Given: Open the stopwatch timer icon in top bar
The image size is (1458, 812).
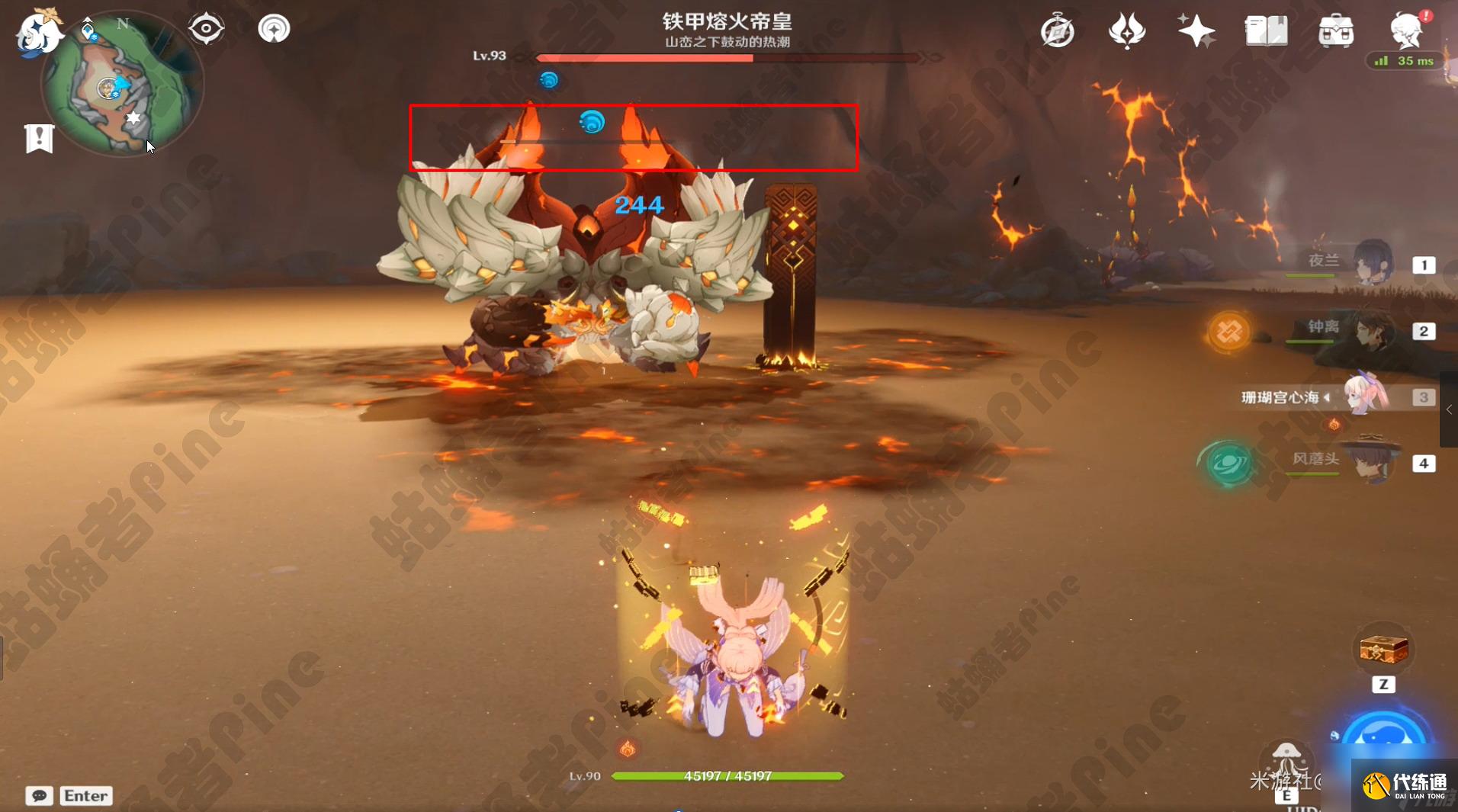Looking at the screenshot, I should coord(1060,30).
